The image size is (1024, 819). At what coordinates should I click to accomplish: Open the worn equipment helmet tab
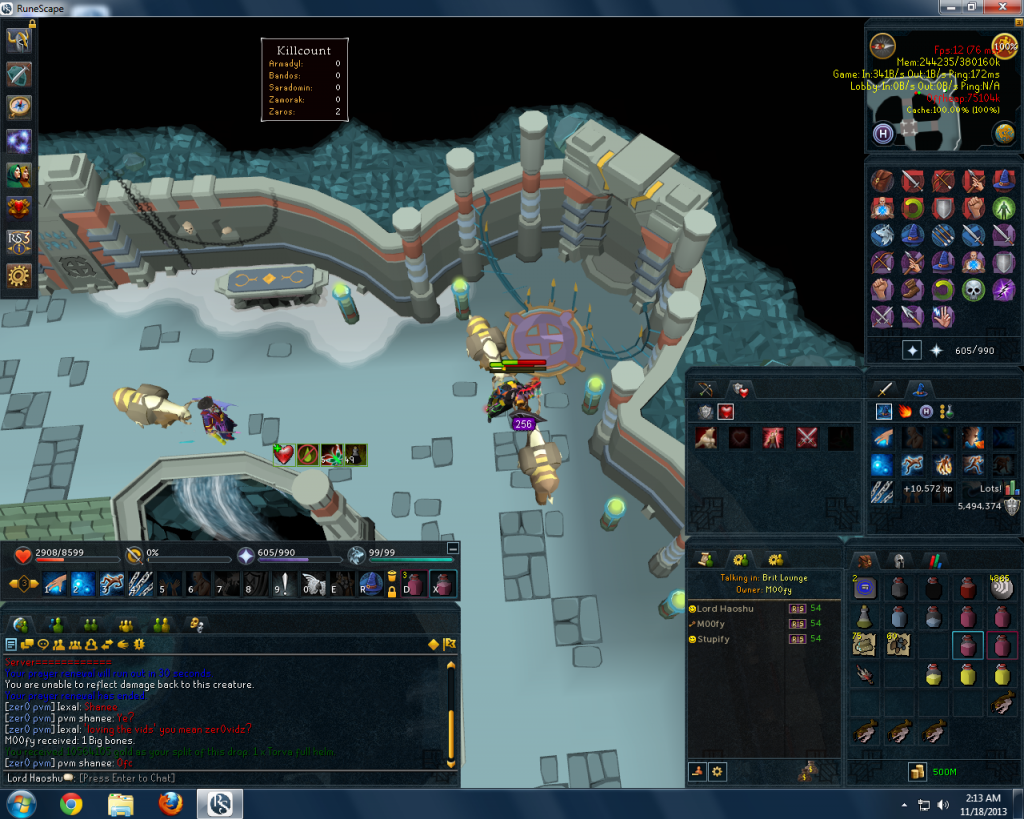point(899,560)
